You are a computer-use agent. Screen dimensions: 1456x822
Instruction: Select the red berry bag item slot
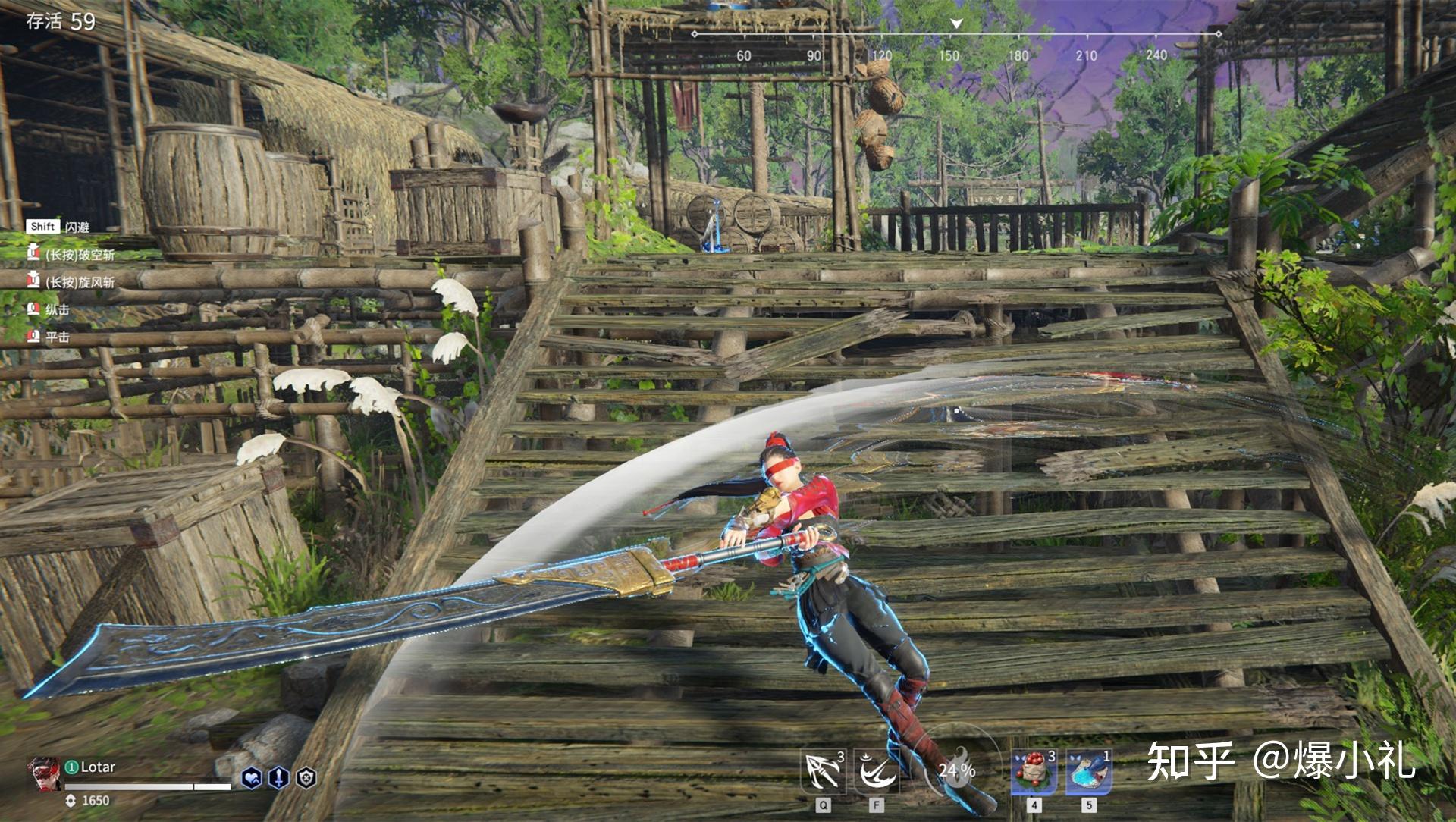(x=1034, y=772)
